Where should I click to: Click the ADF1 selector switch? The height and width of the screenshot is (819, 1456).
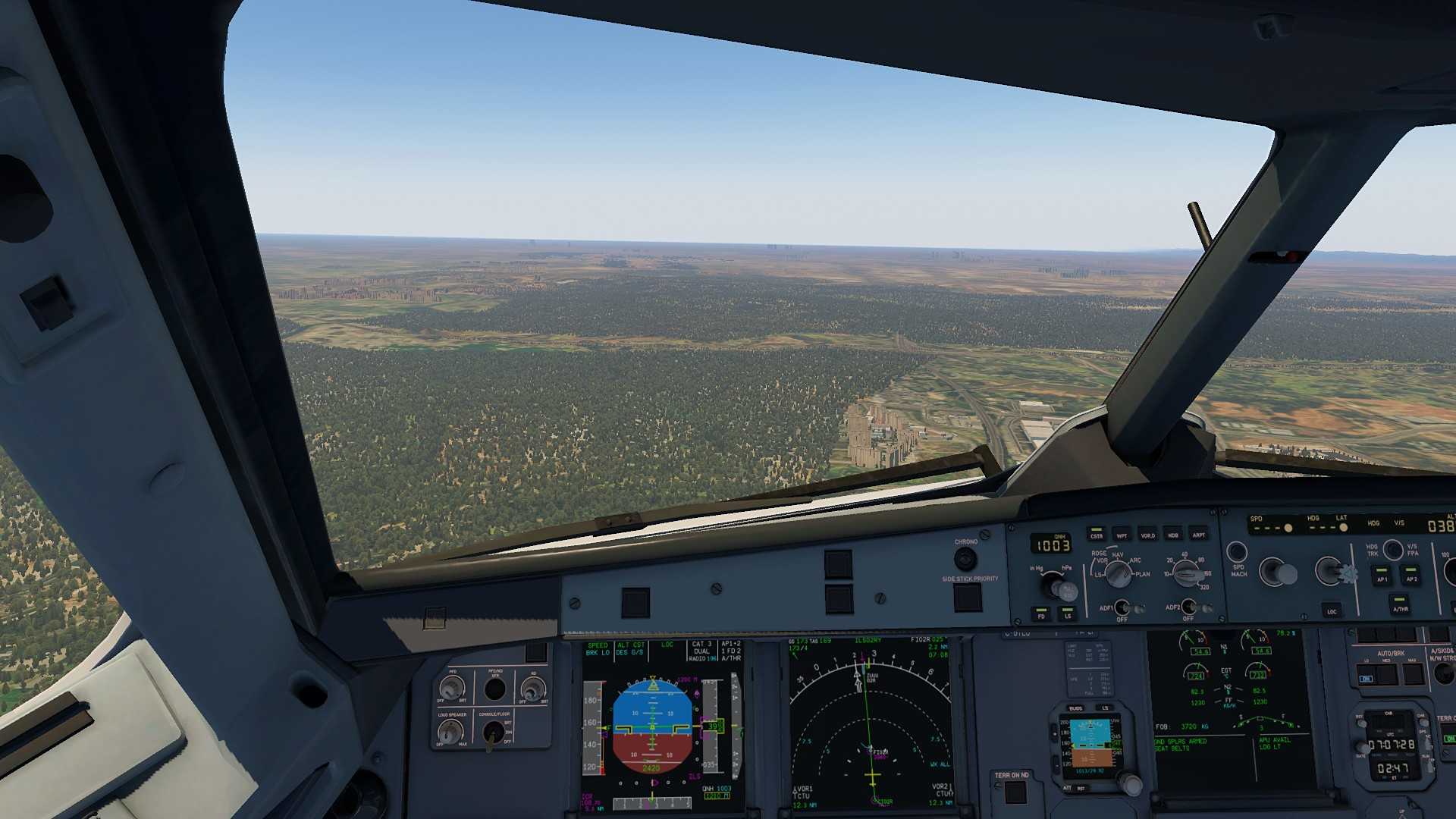1122,607
